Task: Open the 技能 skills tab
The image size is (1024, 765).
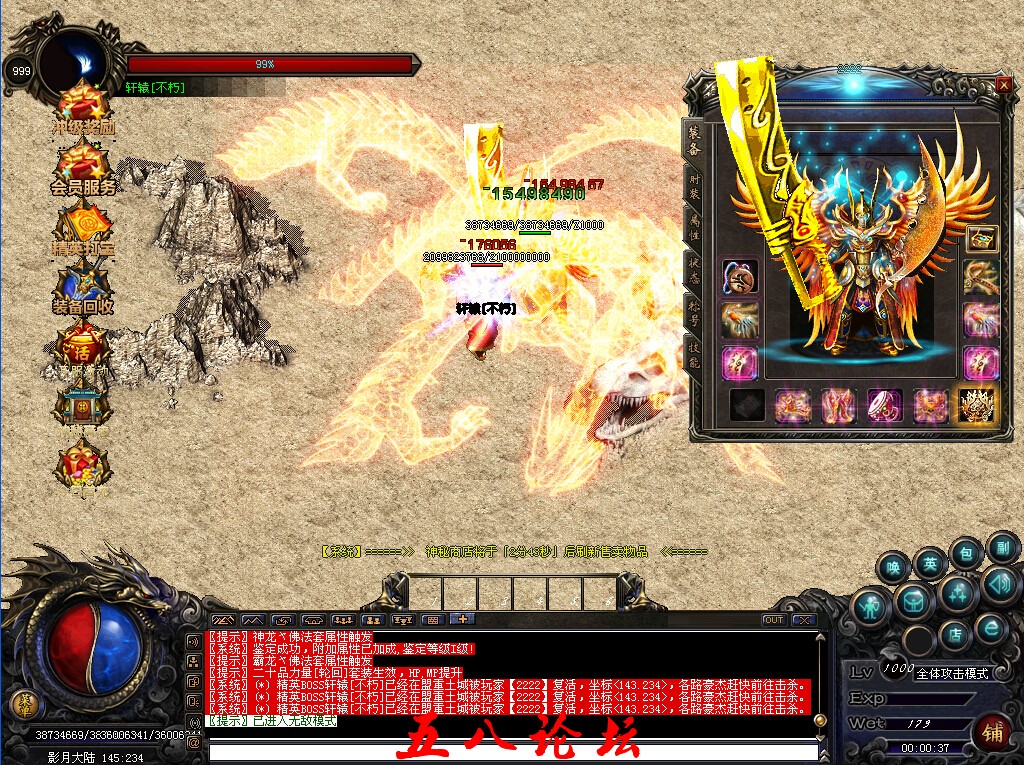Action: tap(694, 352)
